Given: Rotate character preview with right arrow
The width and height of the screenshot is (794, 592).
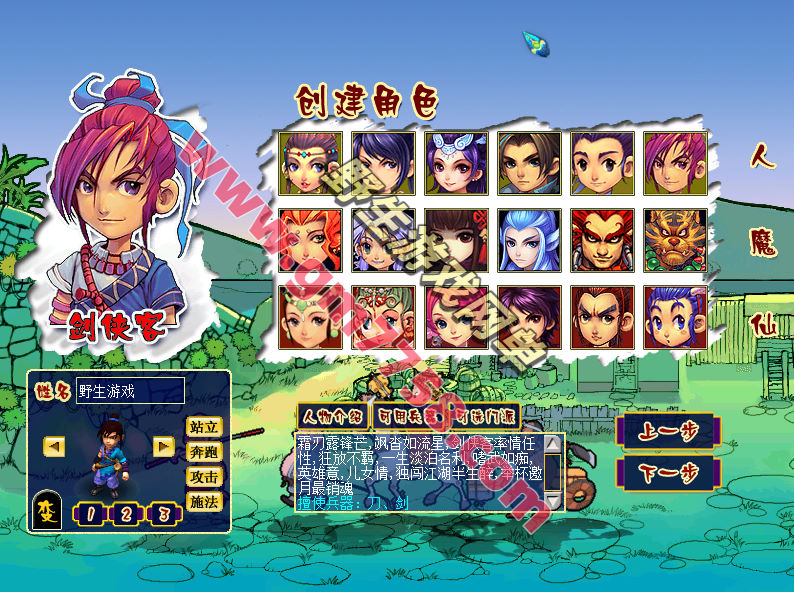Looking at the screenshot, I should pyautogui.click(x=164, y=446).
